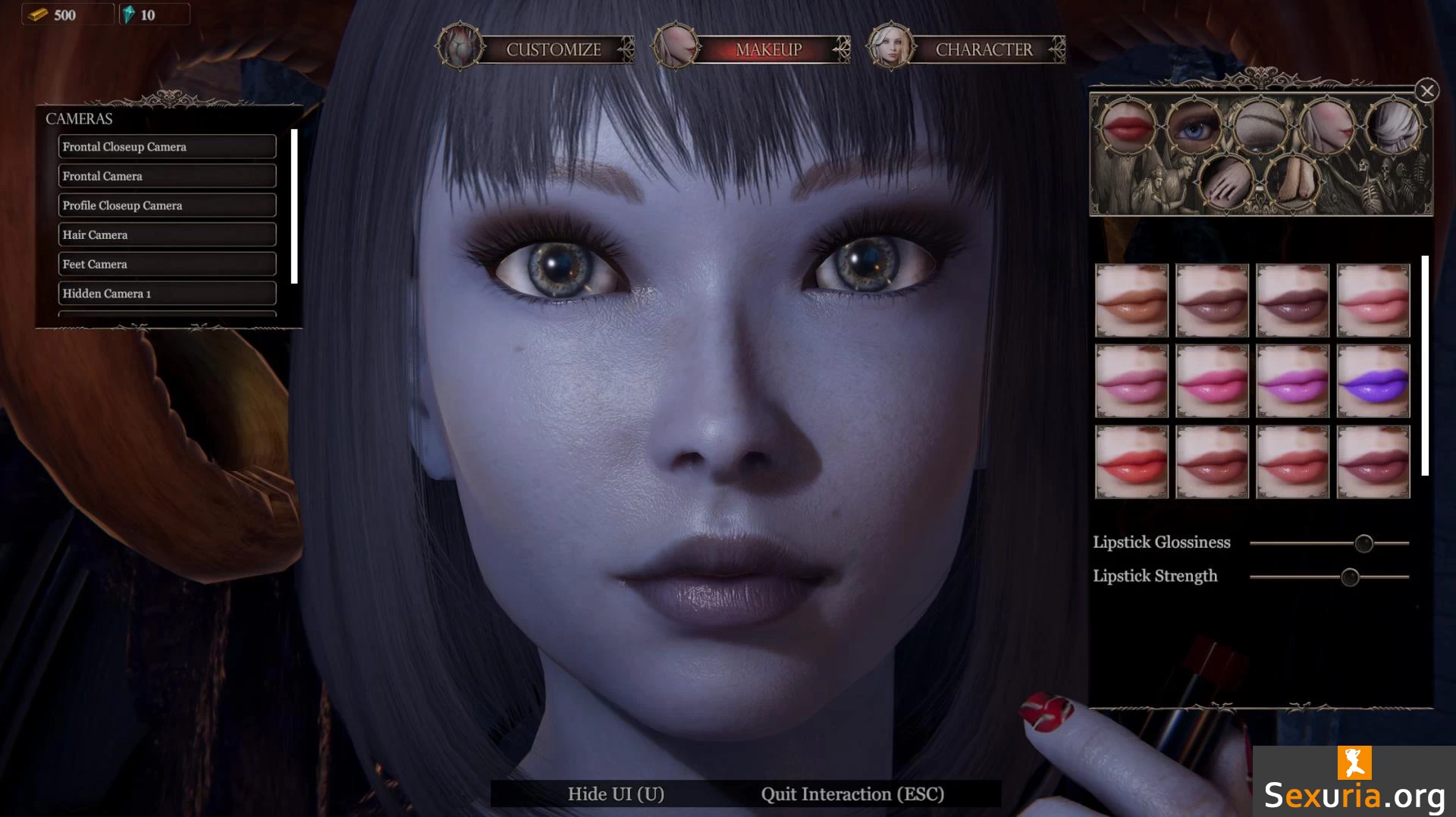The width and height of the screenshot is (1456, 817).
Task: Choose Hidden Camera 1
Action: tap(167, 294)
